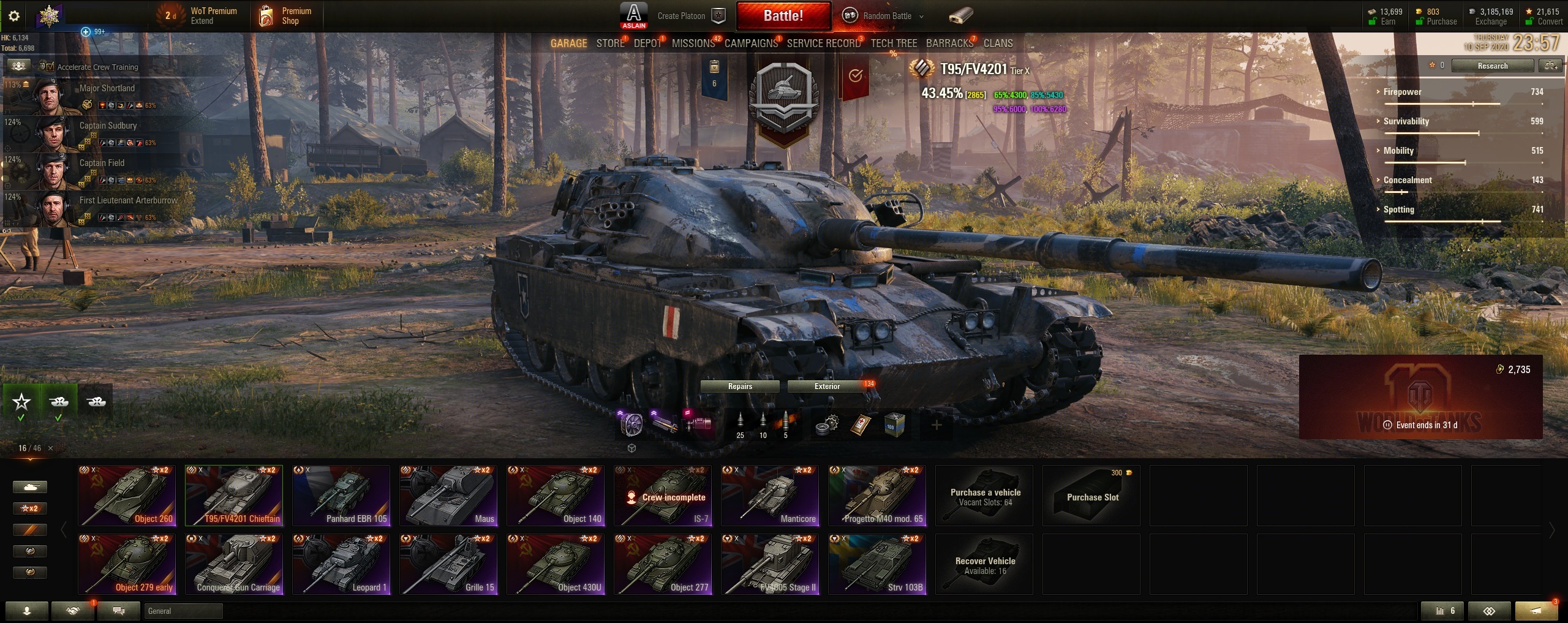Select the large first aid kit consumable
Image resolution: width=1568 pixels, height=623 pixels.
click(861, 424)
